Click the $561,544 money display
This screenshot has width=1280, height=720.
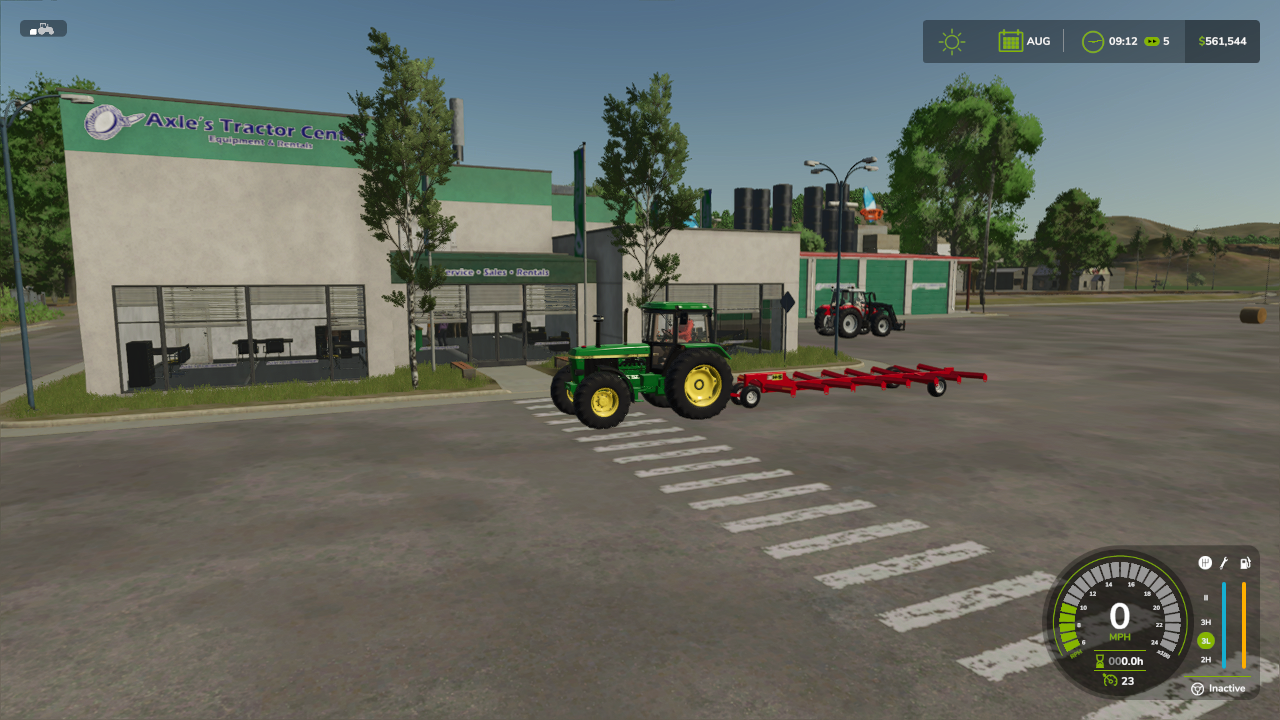1222,41
